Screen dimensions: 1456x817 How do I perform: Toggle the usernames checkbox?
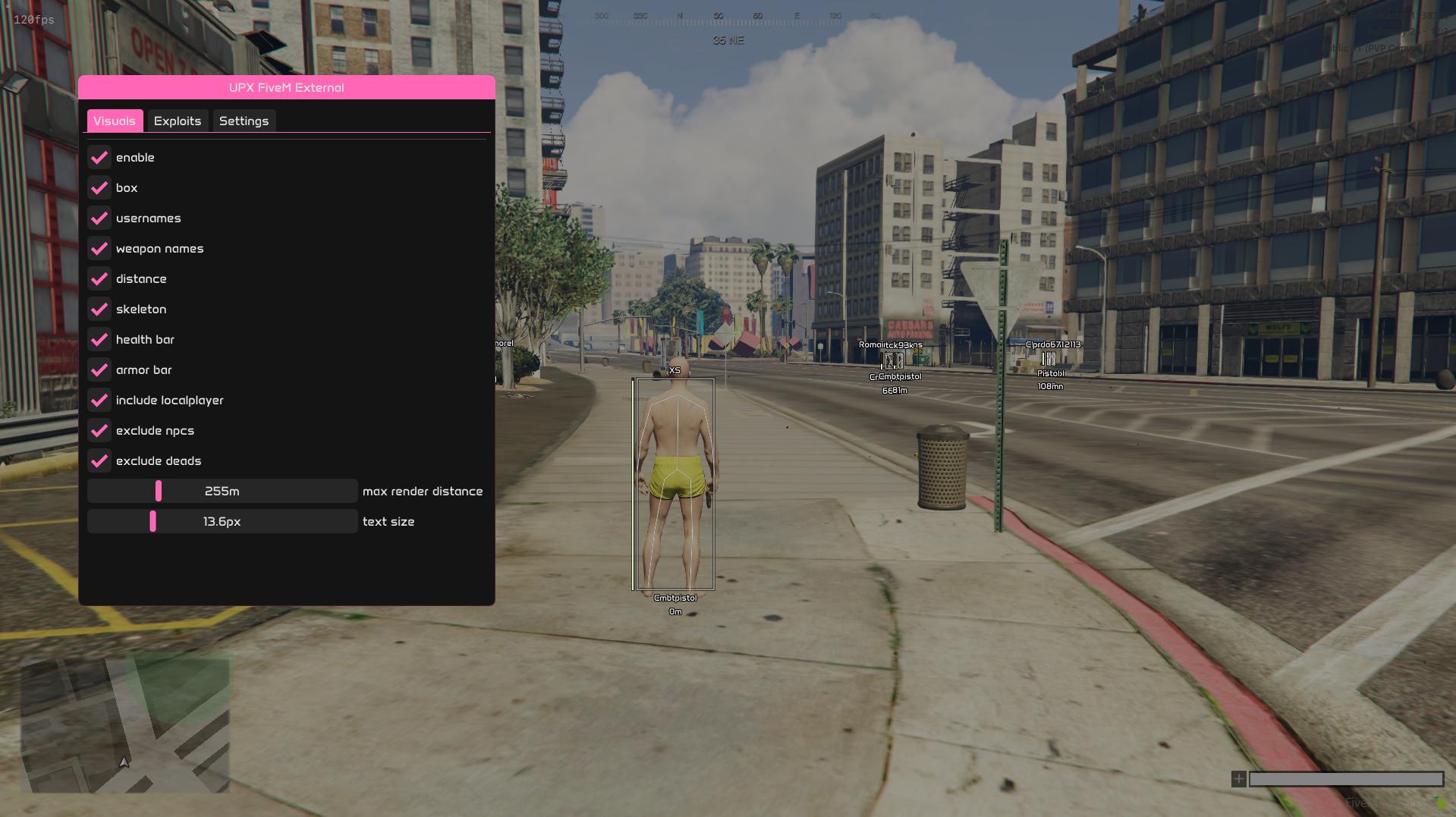click(x=99, y=218)
